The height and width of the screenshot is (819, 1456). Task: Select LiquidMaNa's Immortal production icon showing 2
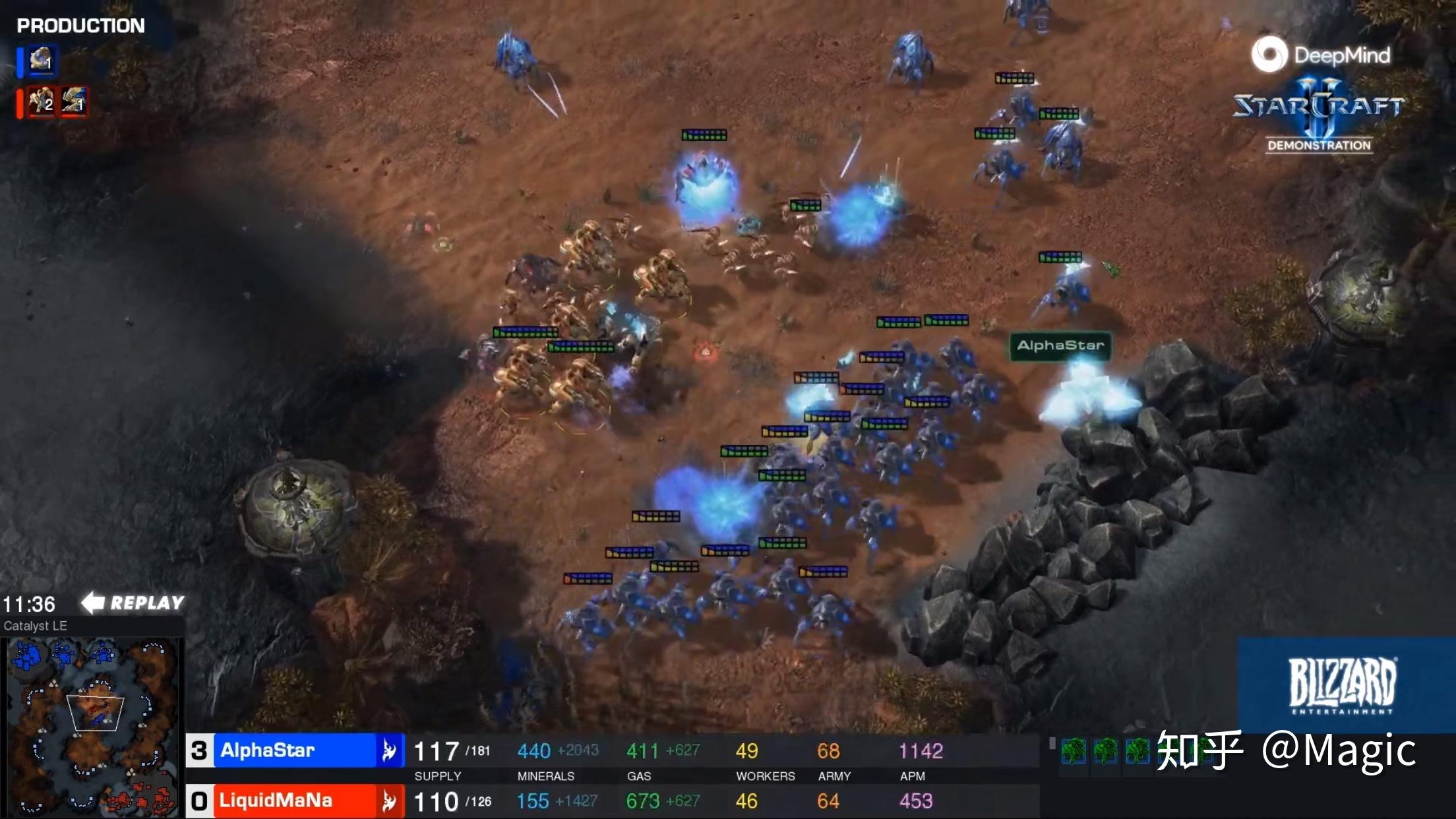coord(41,102)
